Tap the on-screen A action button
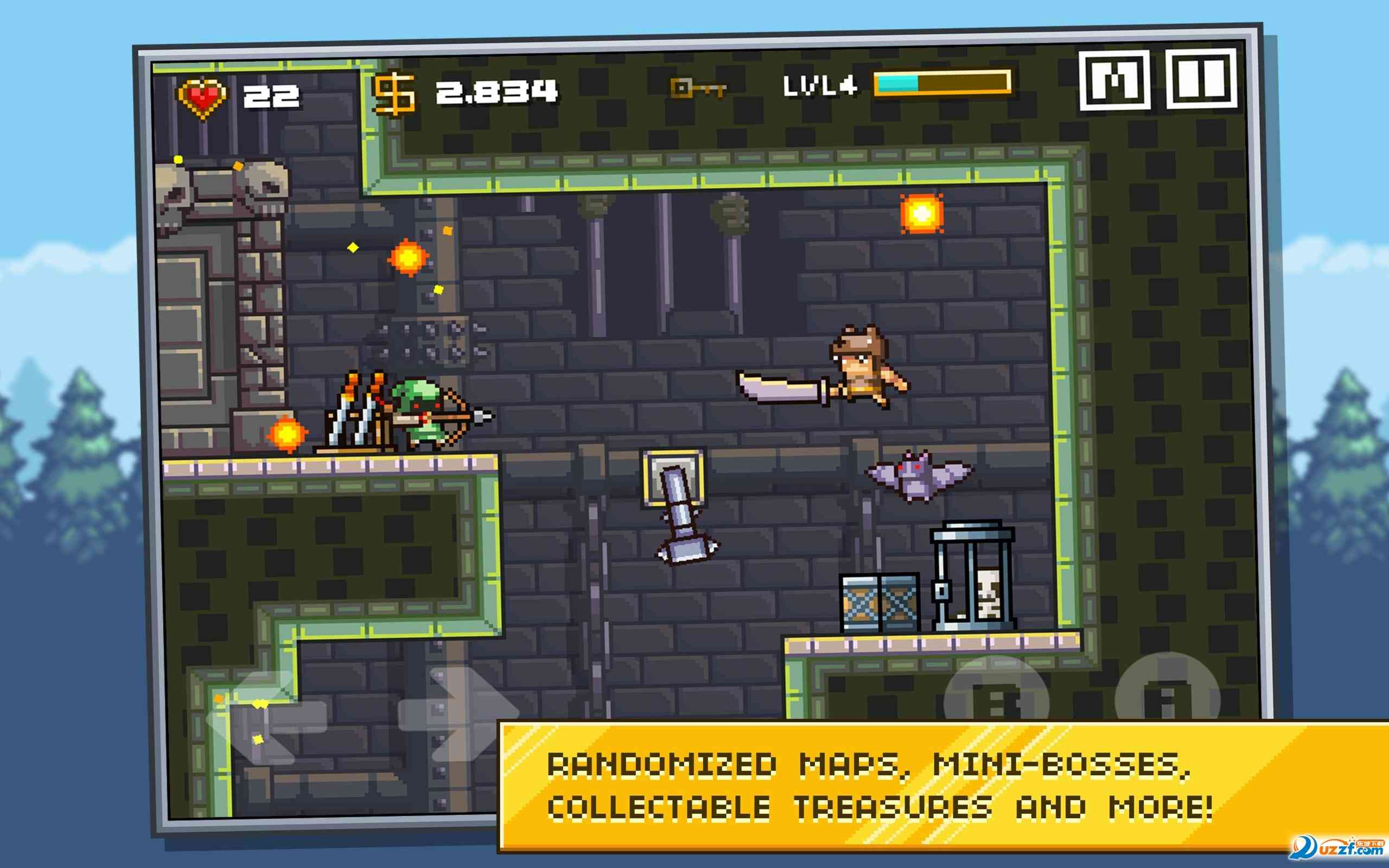1389x868 pixels. [1168, 692]
